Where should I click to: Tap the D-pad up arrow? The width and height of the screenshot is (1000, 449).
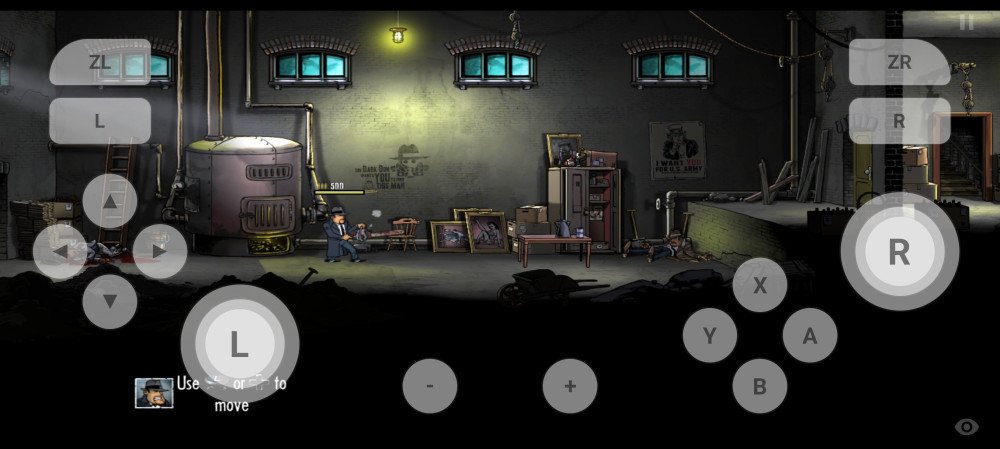click(110, 201)
